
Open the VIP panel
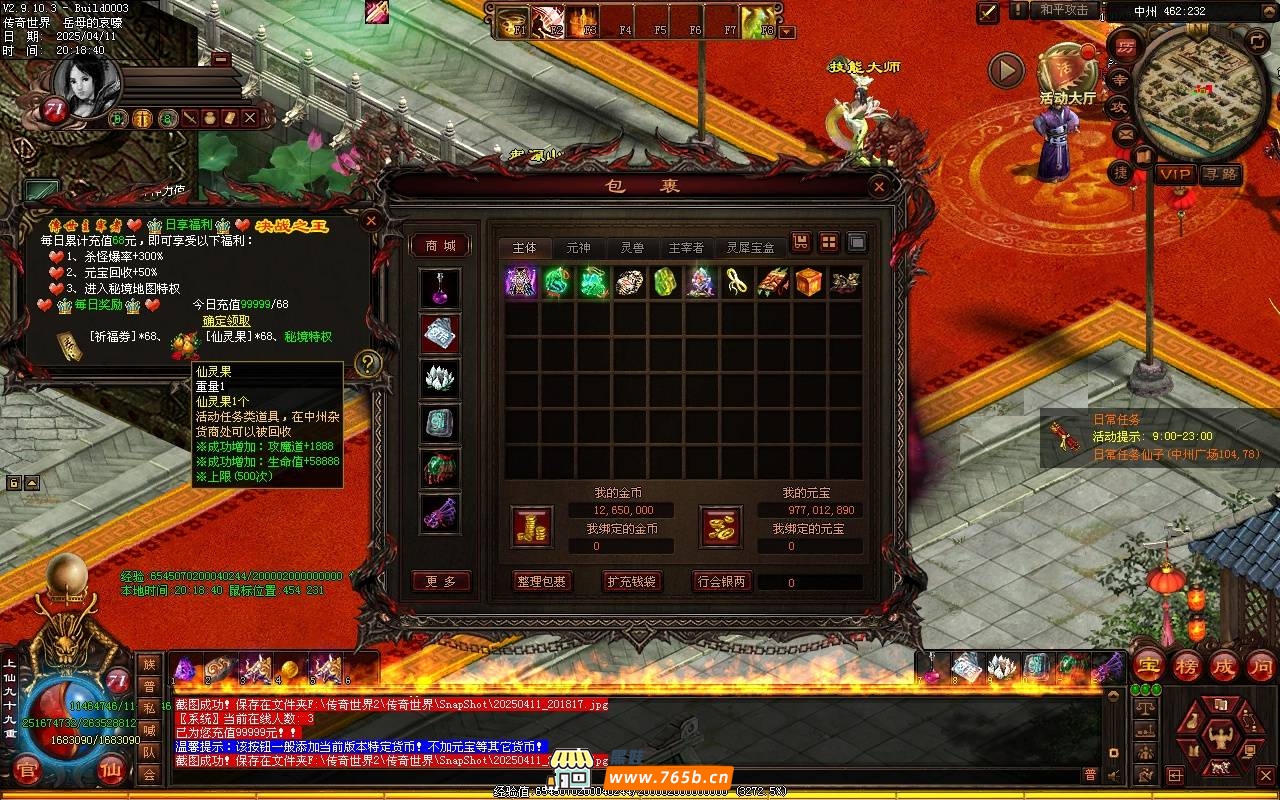point(1175,174)
